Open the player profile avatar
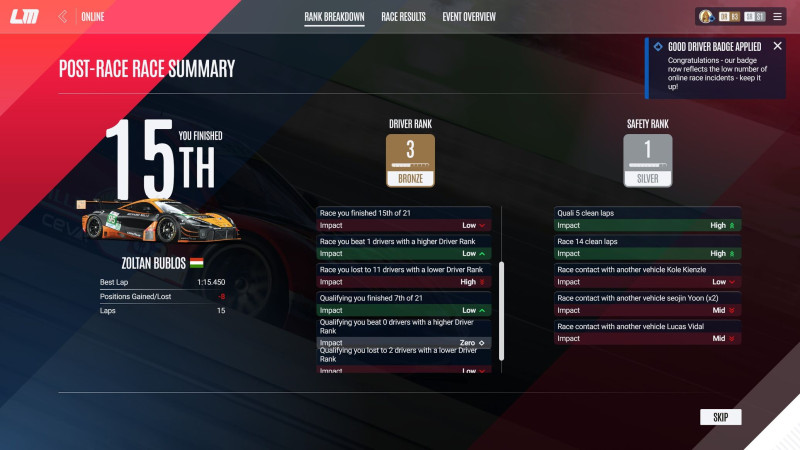This screenshot has width=800, height=450. point(706,17)
